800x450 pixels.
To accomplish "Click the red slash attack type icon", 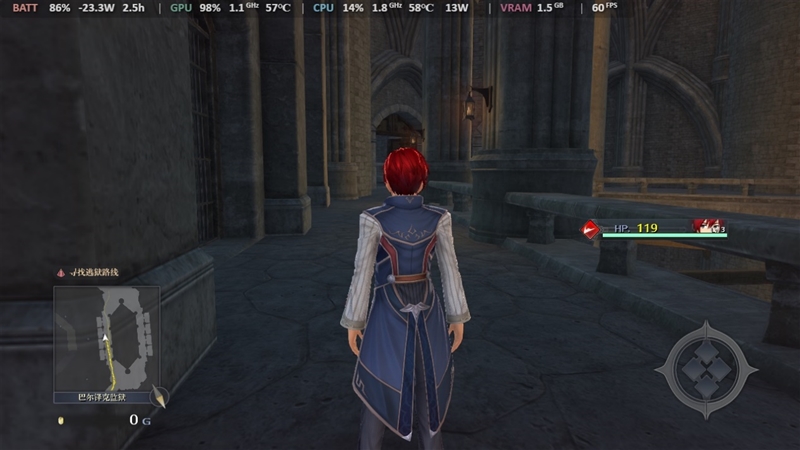I will click(591, 229).
